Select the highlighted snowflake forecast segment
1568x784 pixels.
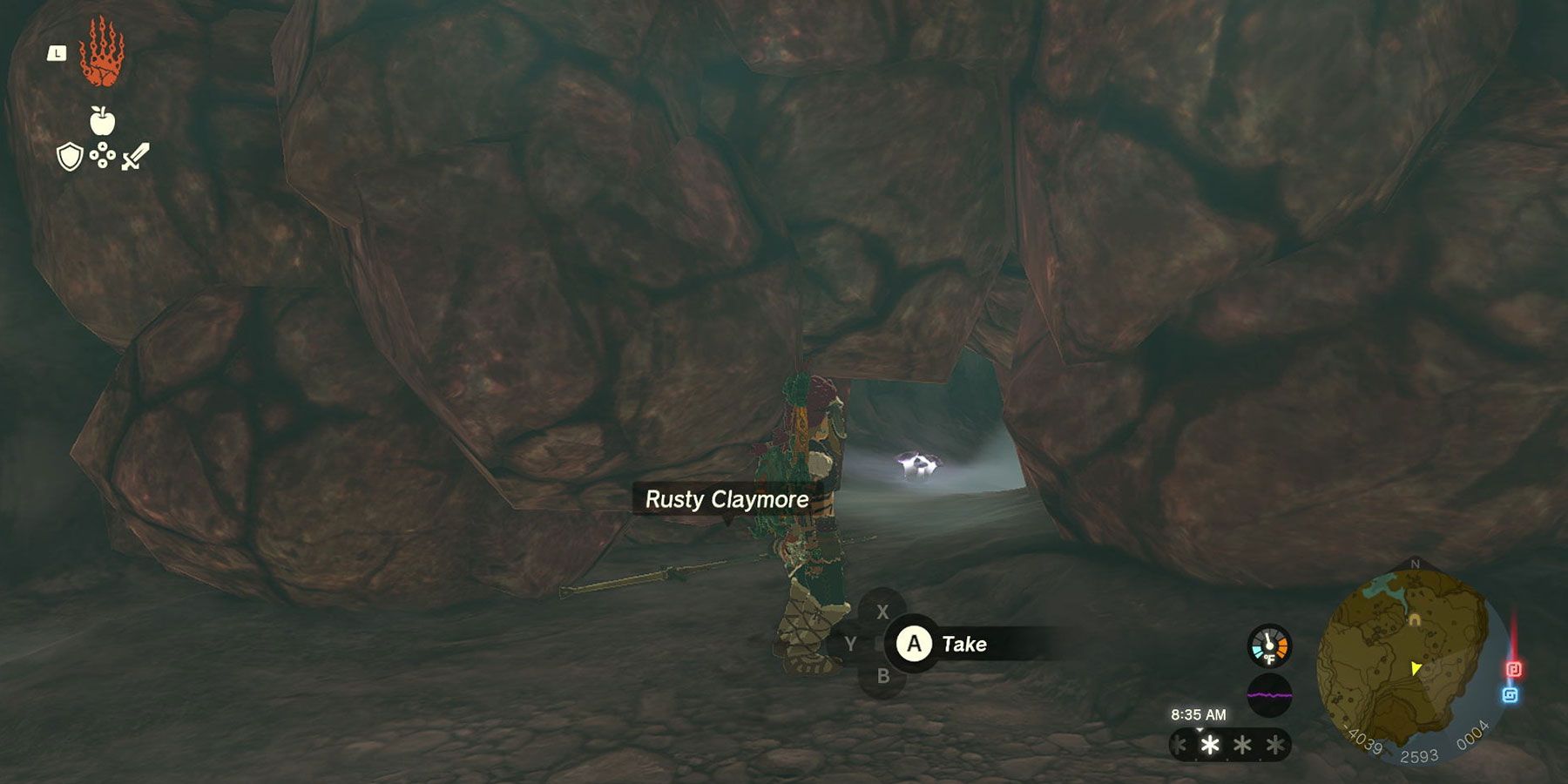click(x=1209, y=746)
